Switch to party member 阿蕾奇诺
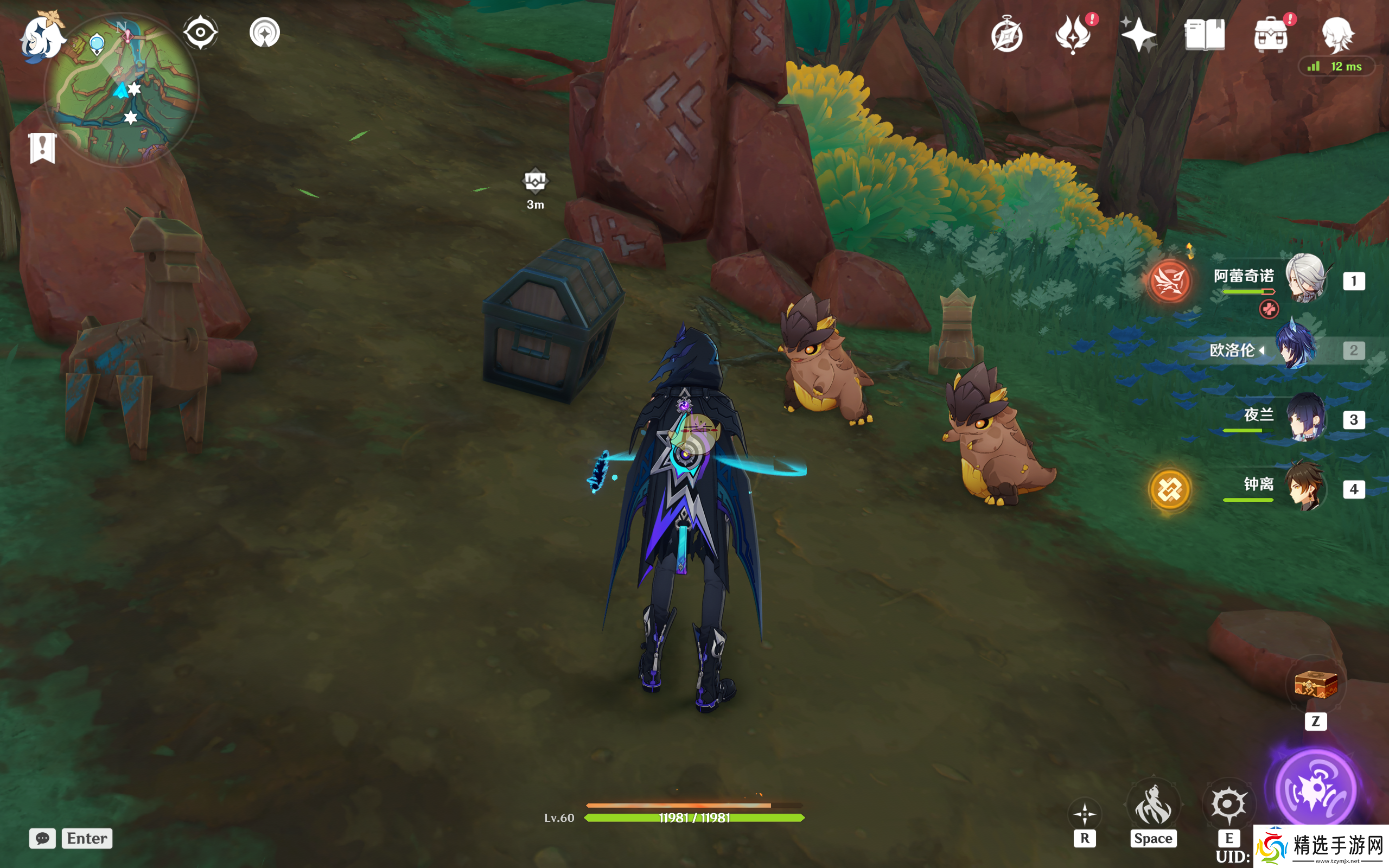 point(1305,279)
